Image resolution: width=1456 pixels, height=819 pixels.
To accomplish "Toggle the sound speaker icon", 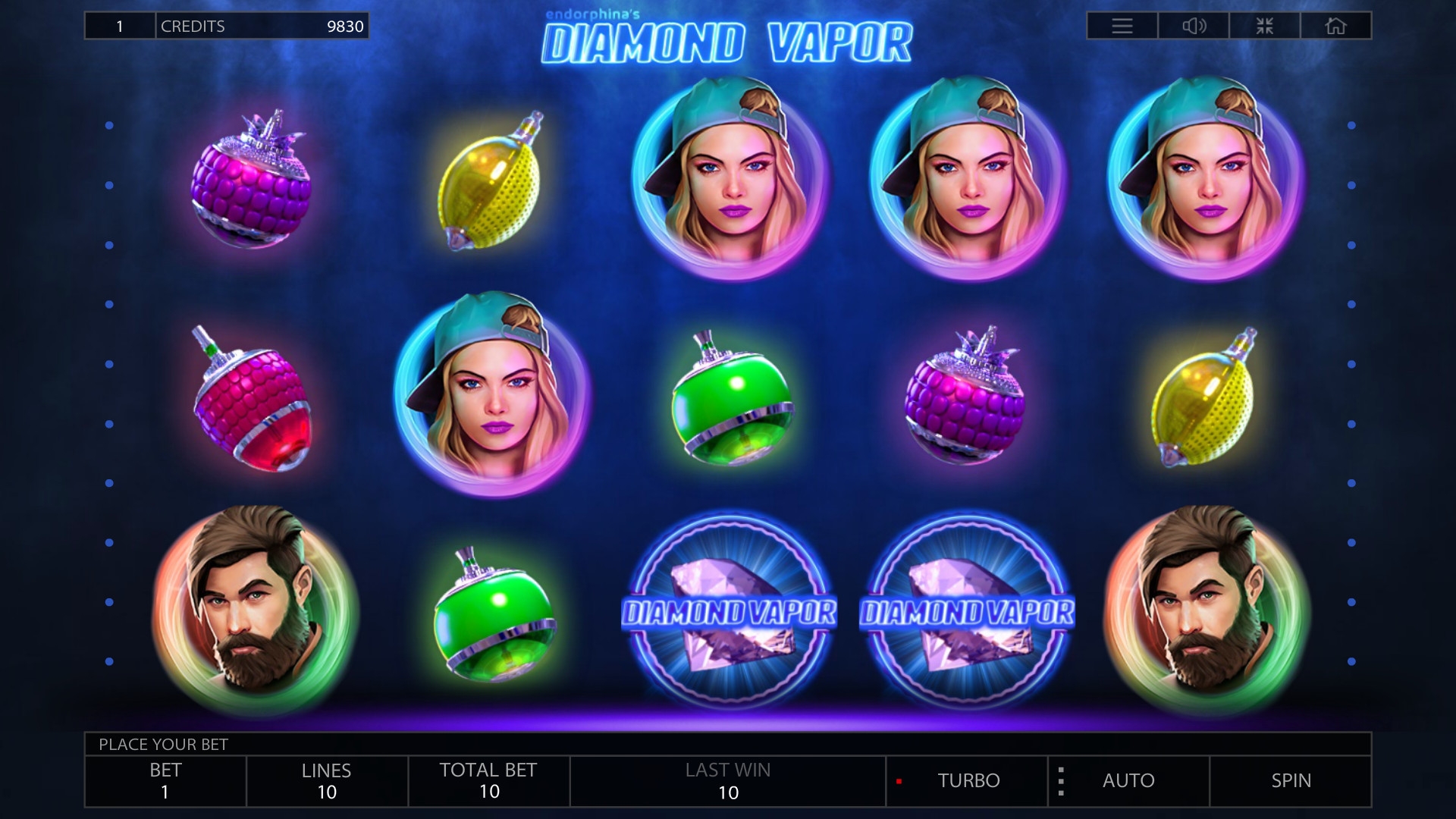I will (x=1194, y=26).
